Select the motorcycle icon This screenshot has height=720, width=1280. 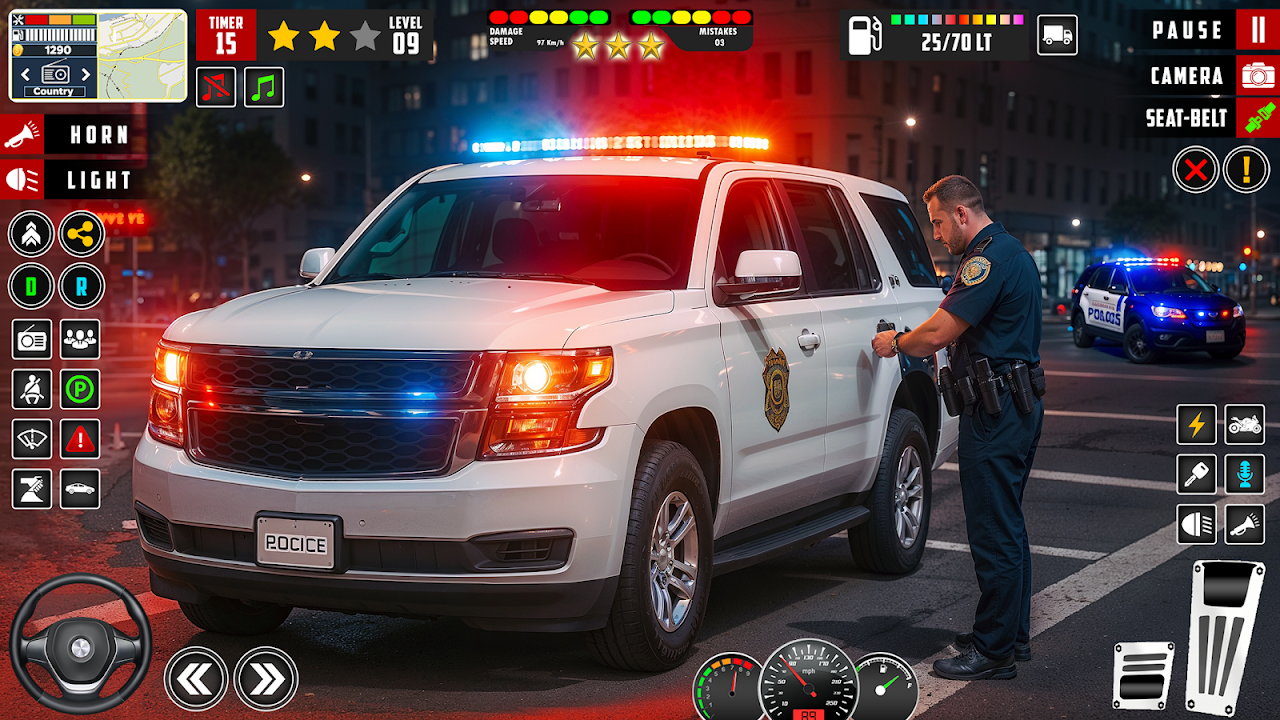1245,424
